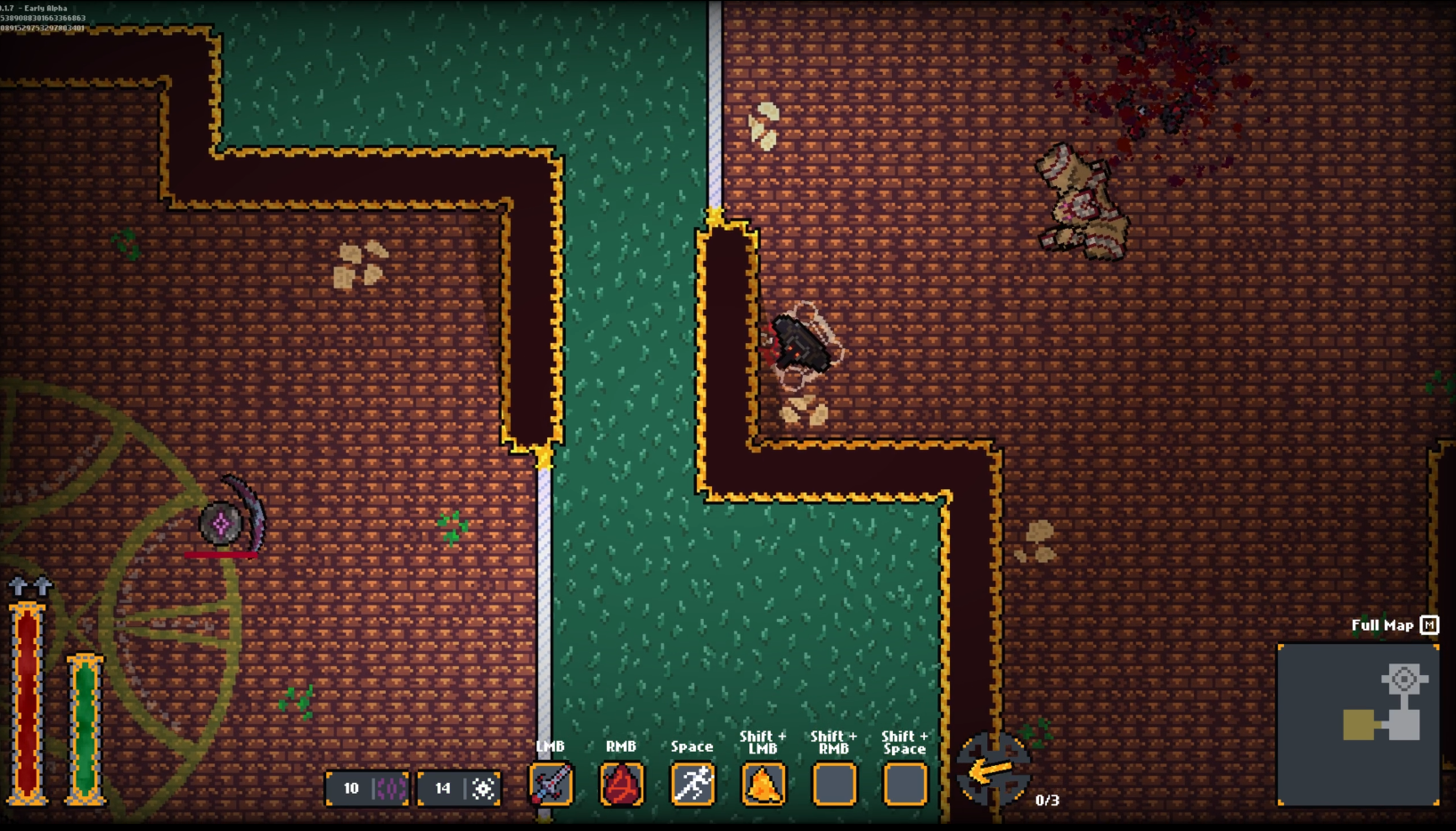The image size is (1456, 831).
Task: Trigger the orange flame ability
Action: tap(764, 785)
